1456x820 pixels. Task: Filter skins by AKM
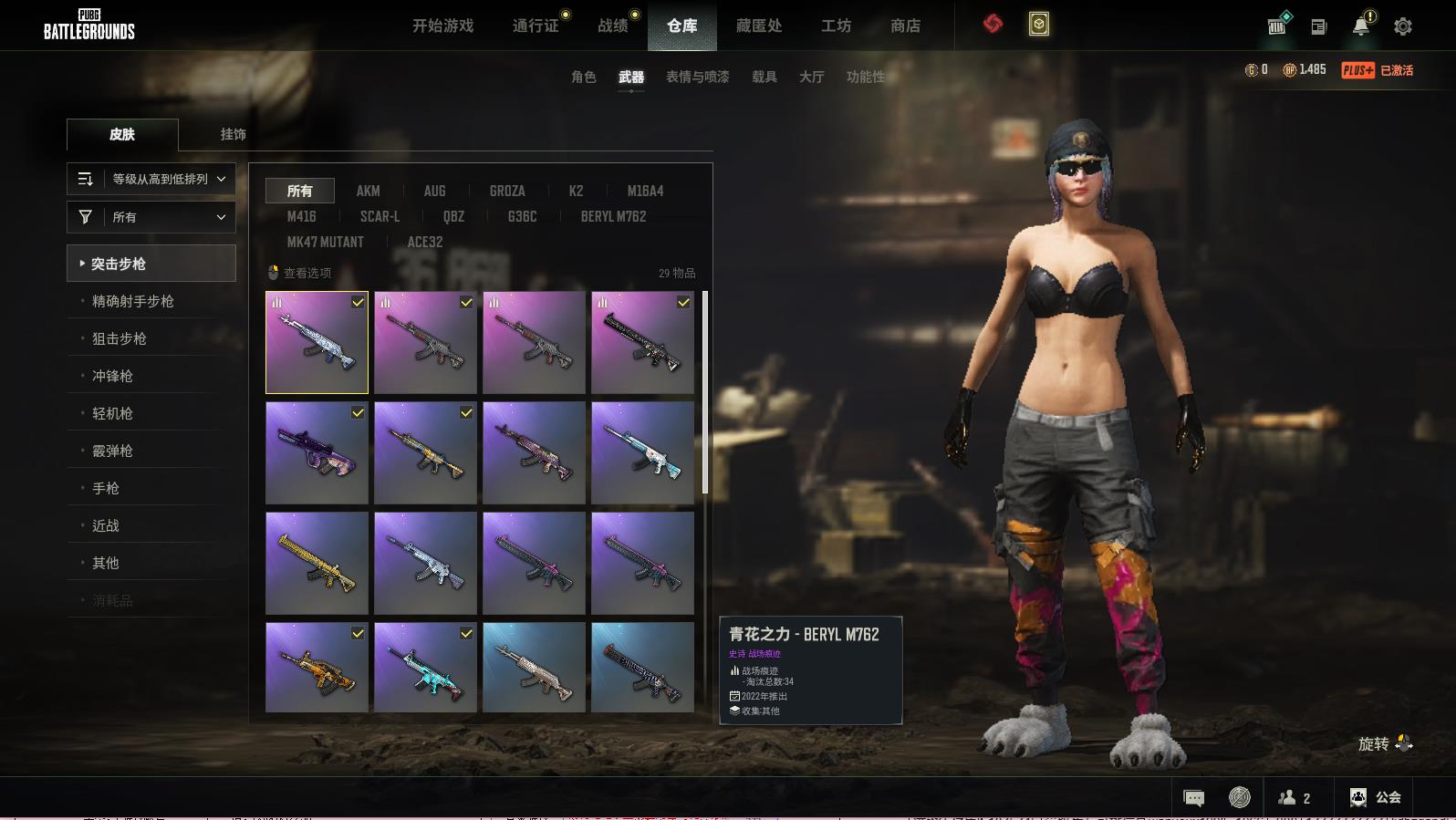368,191
